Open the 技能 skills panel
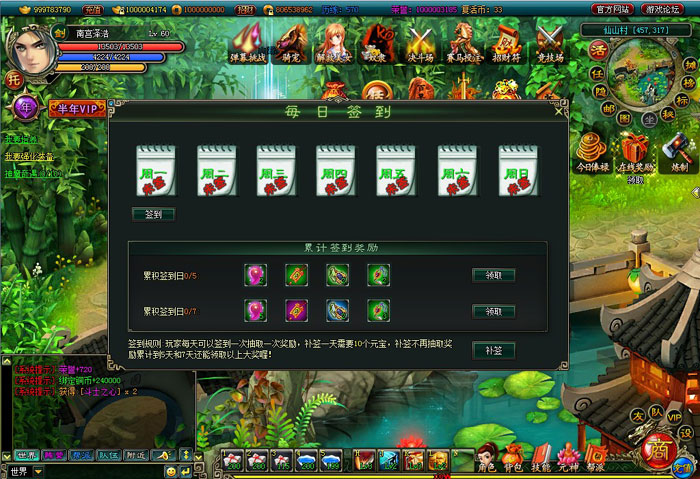 coord(541,458)
